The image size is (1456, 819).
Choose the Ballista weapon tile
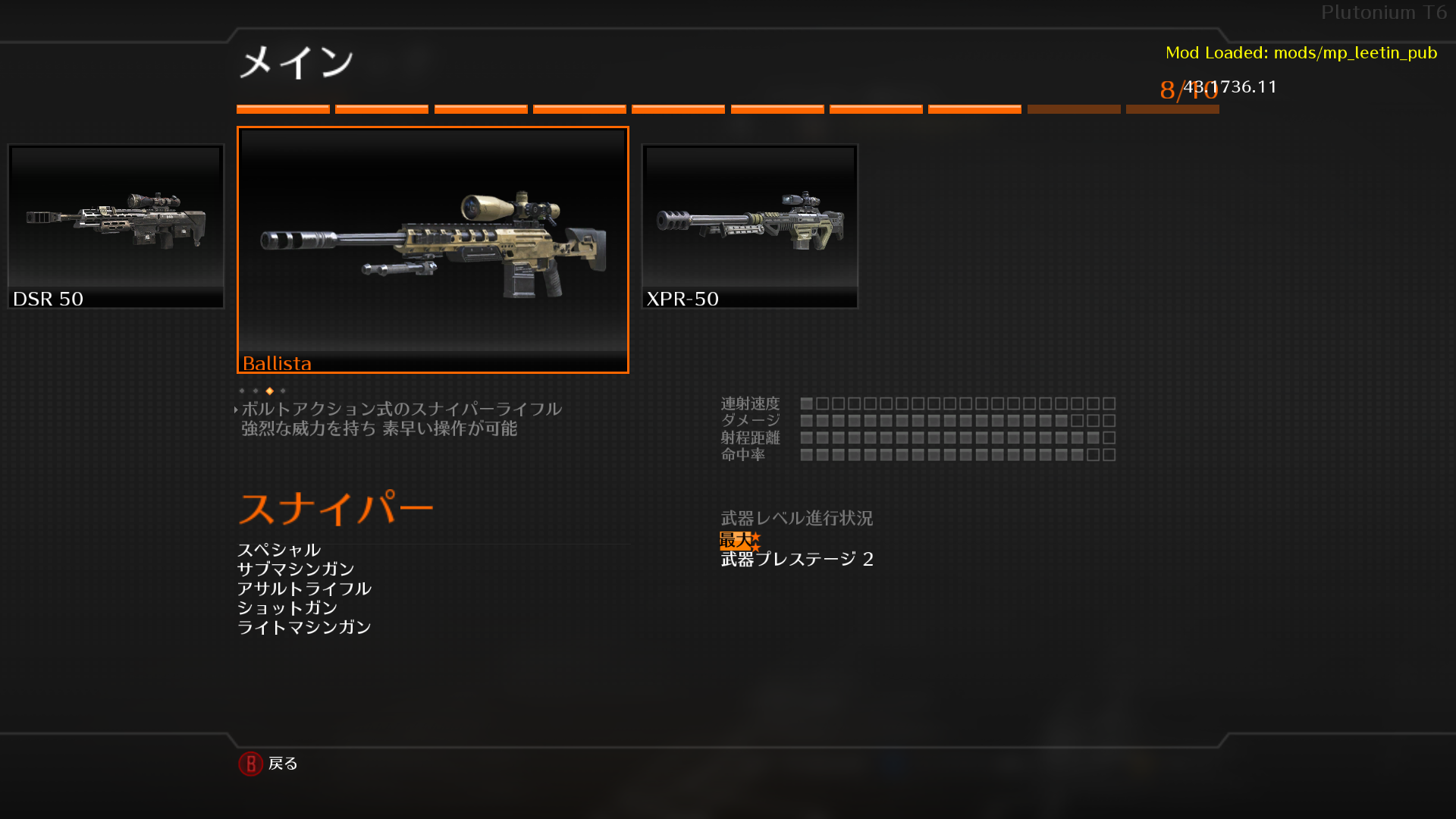click(433, 249)
